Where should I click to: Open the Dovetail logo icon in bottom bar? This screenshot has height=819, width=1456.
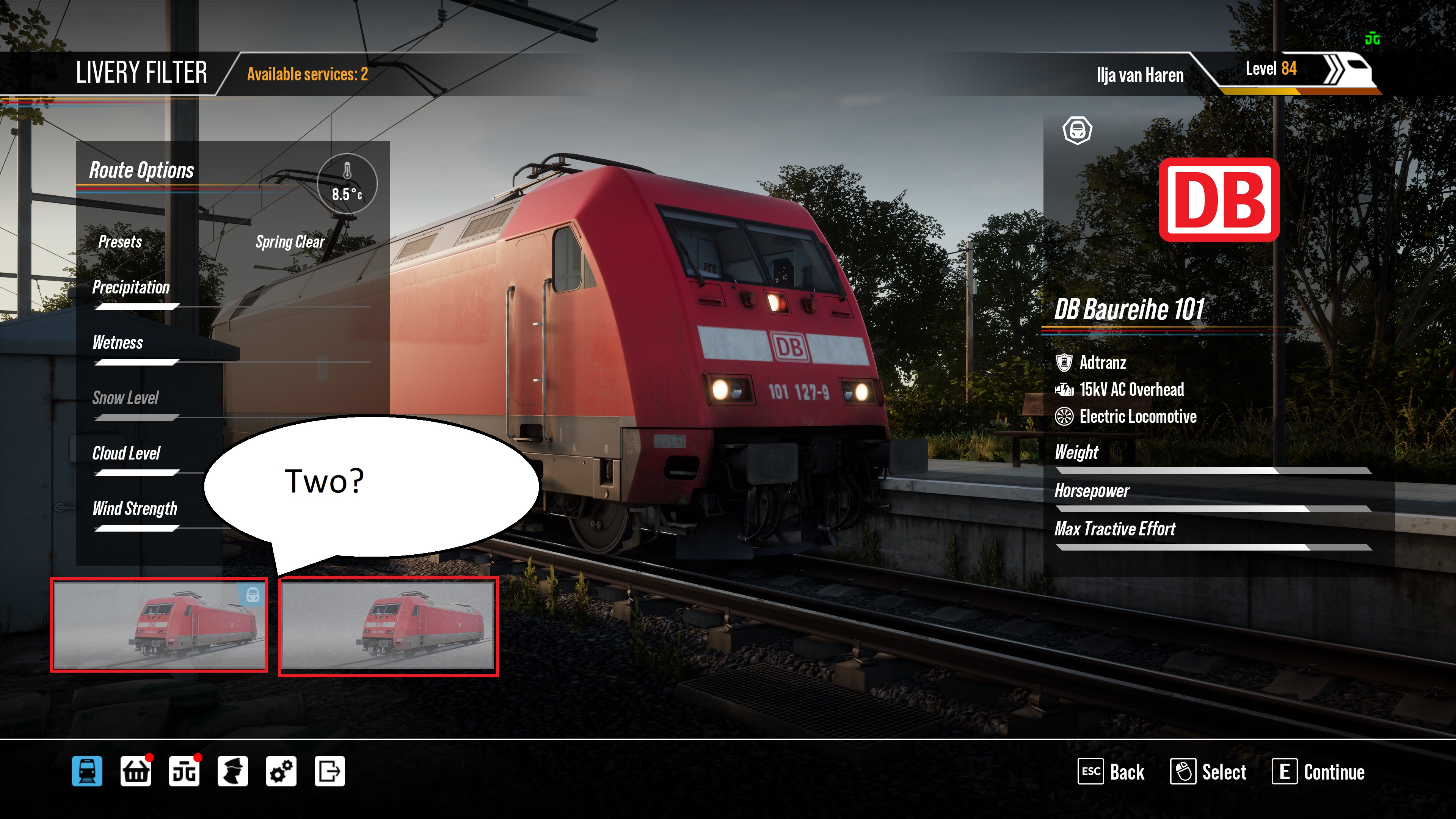coord(184,771)
